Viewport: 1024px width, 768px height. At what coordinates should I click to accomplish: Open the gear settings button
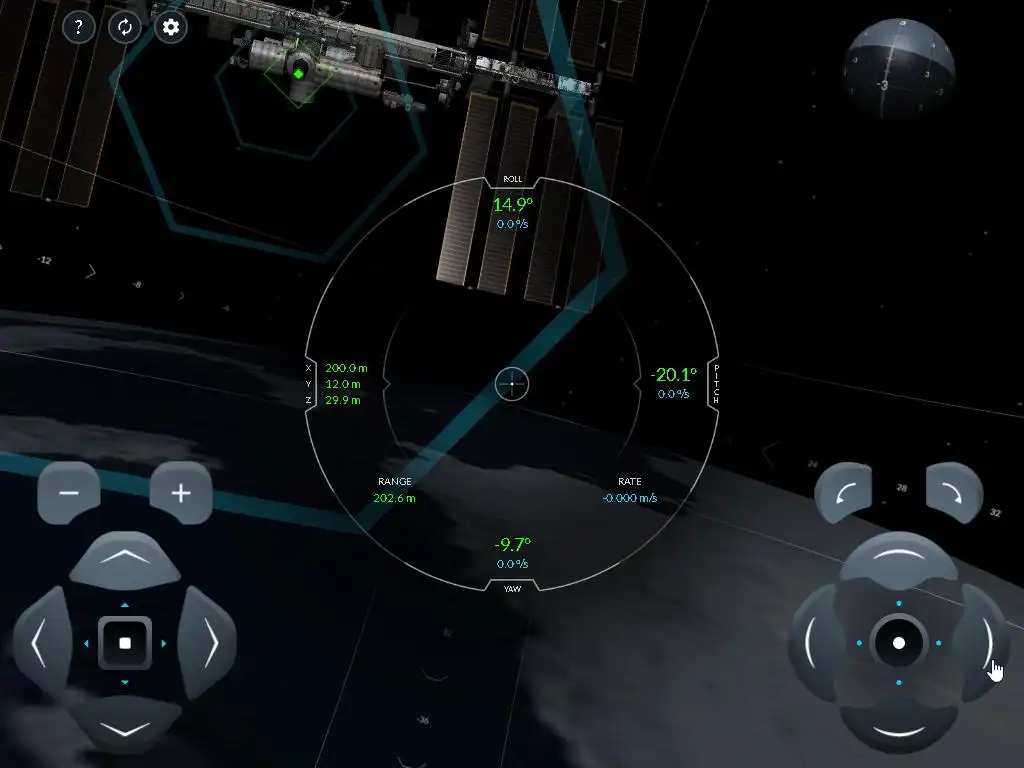pos(171,27)
